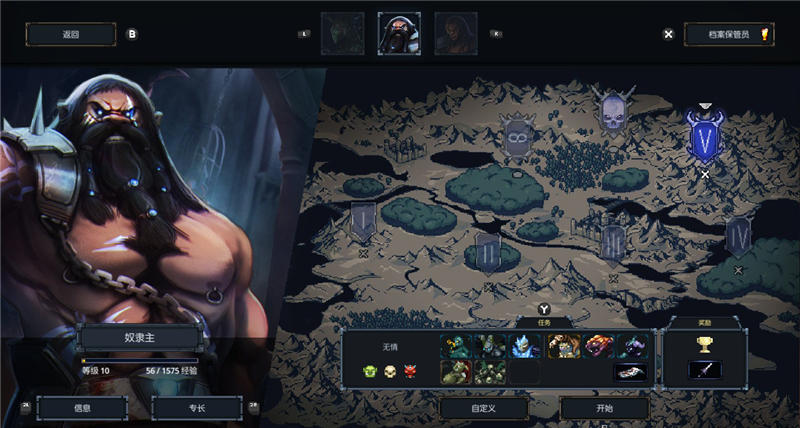Open the 专长 perks panel

pos(197,408)
